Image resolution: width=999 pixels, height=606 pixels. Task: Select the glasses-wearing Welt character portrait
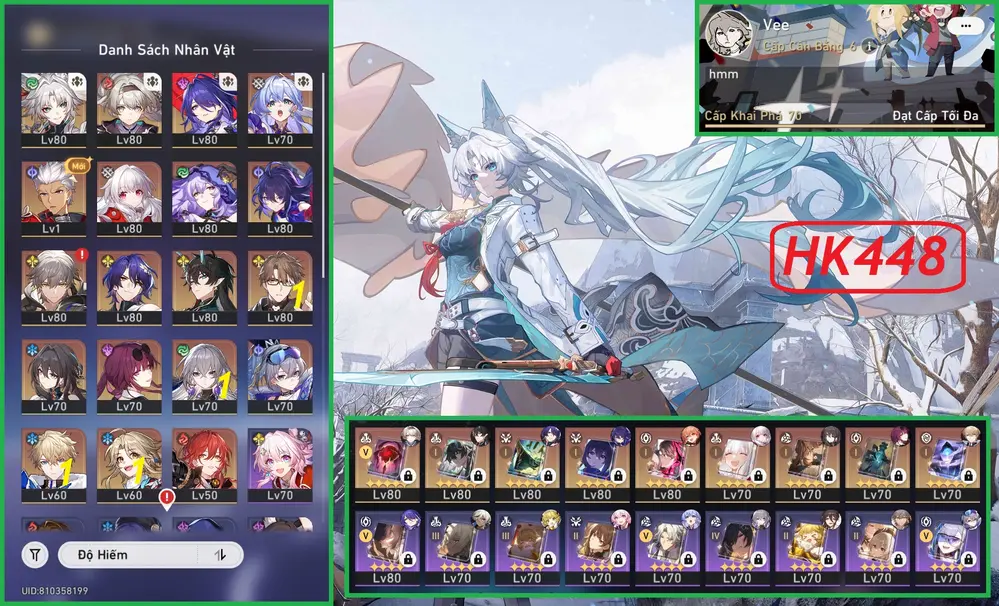[x=280, y=283]
